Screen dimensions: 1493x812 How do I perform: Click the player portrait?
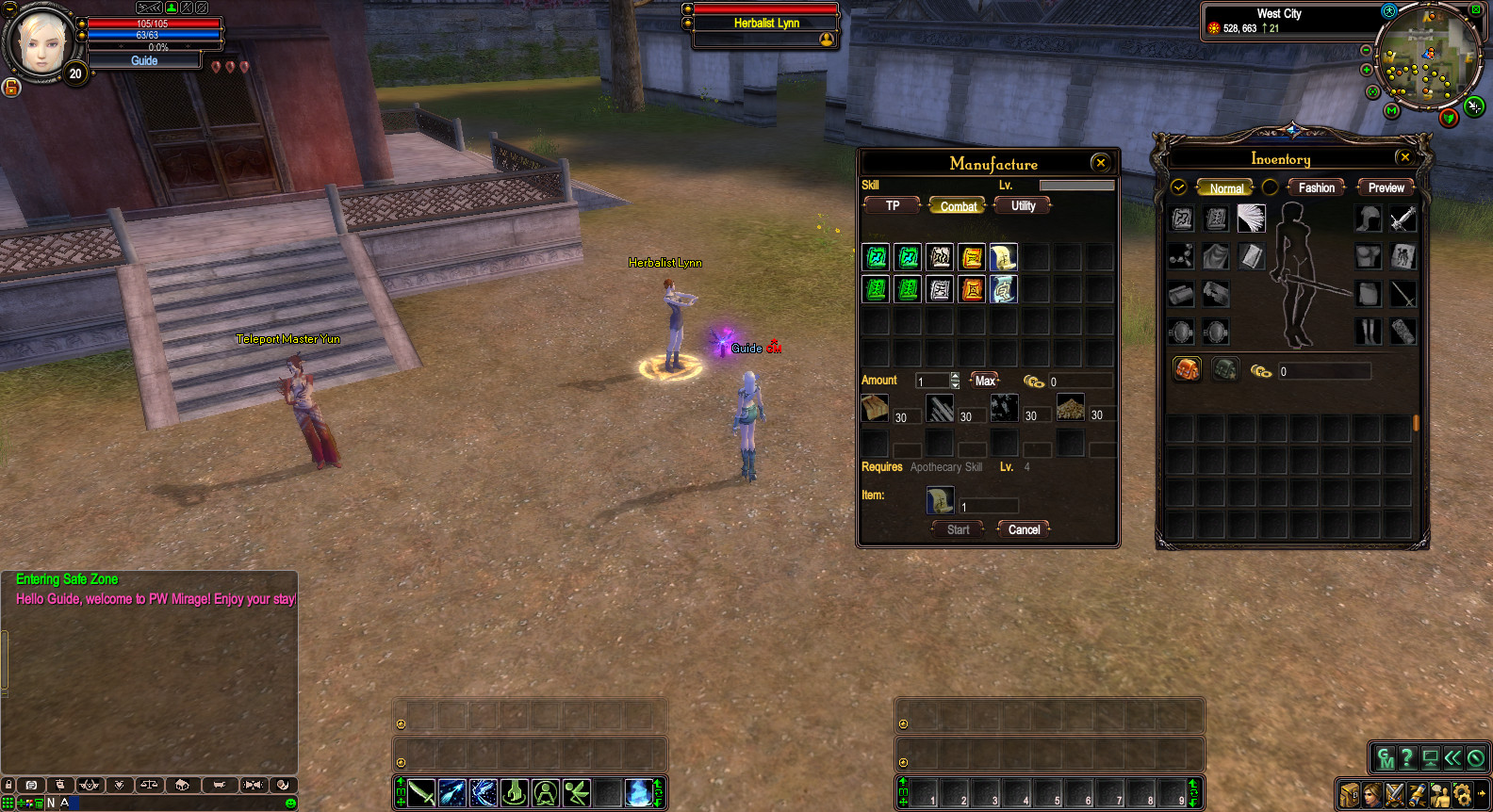coord(41,42)
